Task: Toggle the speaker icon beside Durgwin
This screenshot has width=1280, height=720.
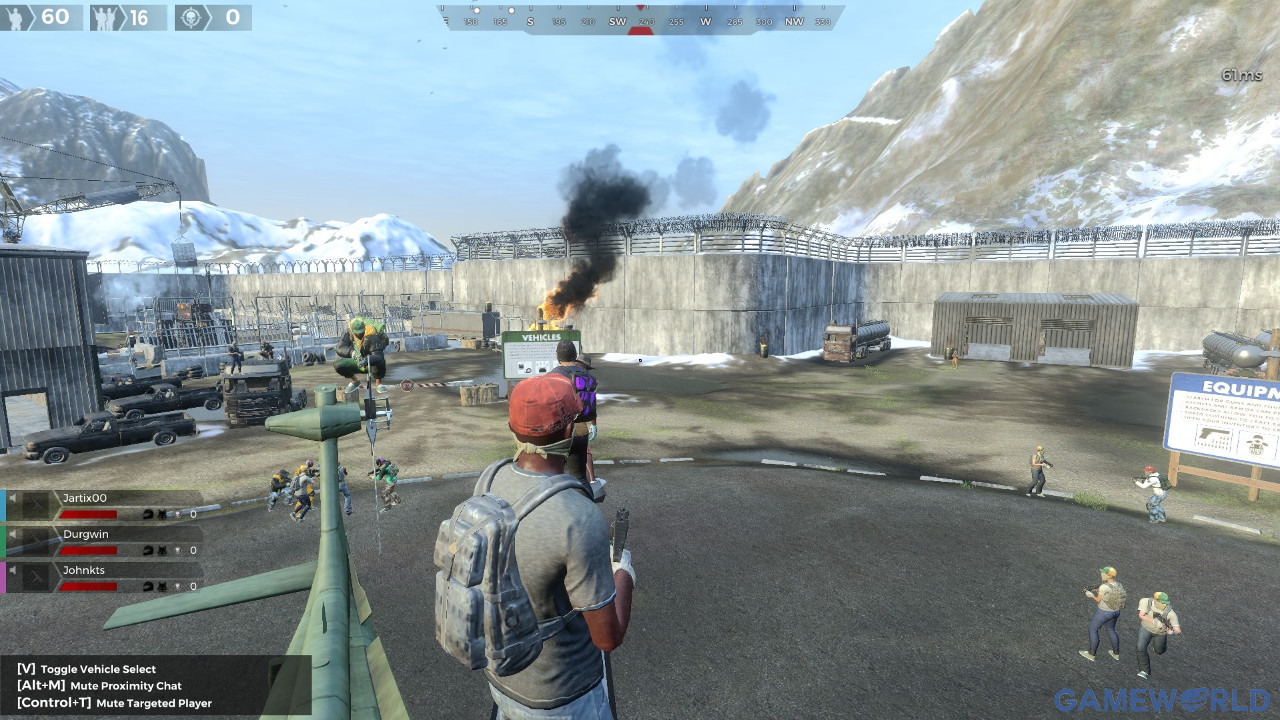Action: point(14,534)
